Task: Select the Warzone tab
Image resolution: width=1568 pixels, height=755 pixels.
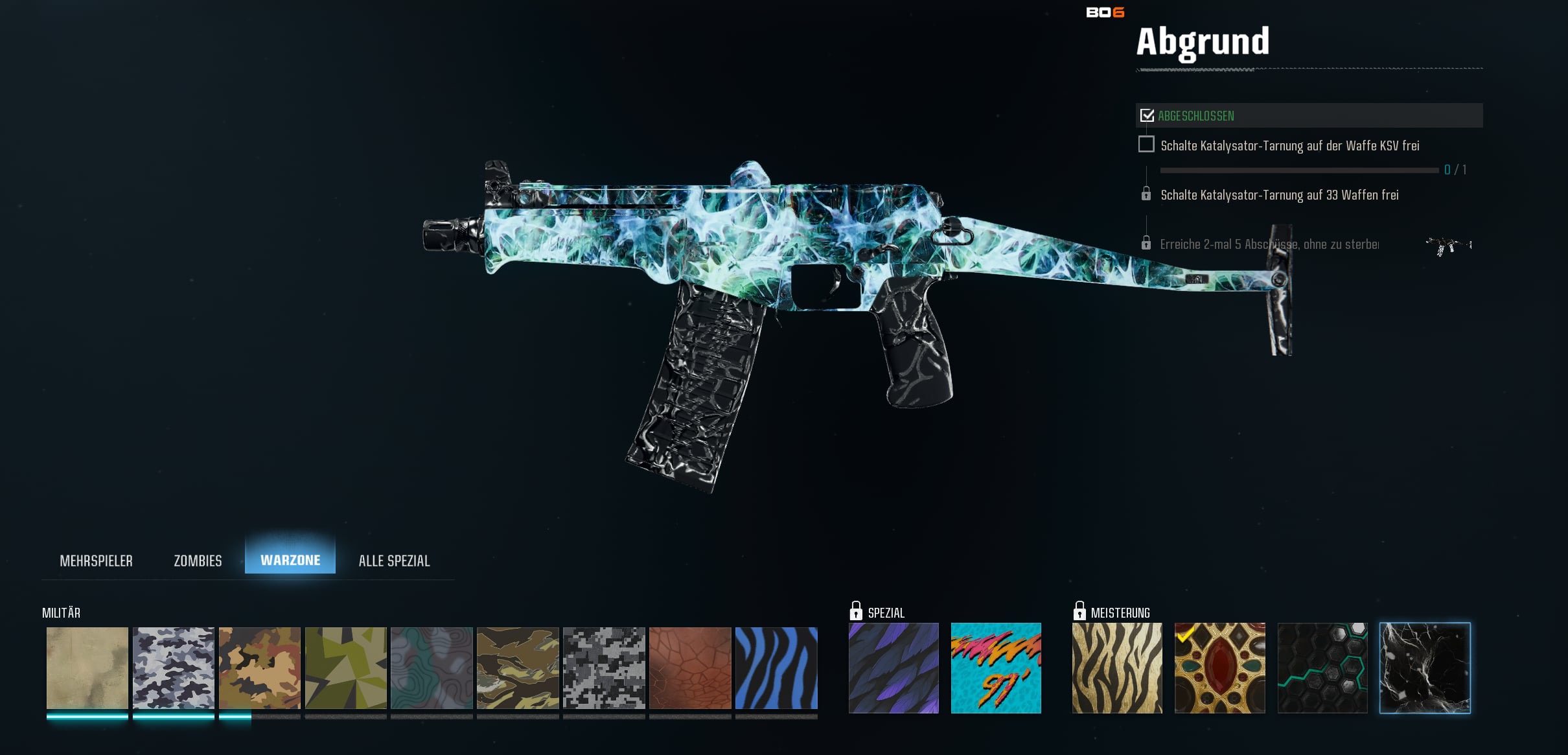Action: coord(290,560)
